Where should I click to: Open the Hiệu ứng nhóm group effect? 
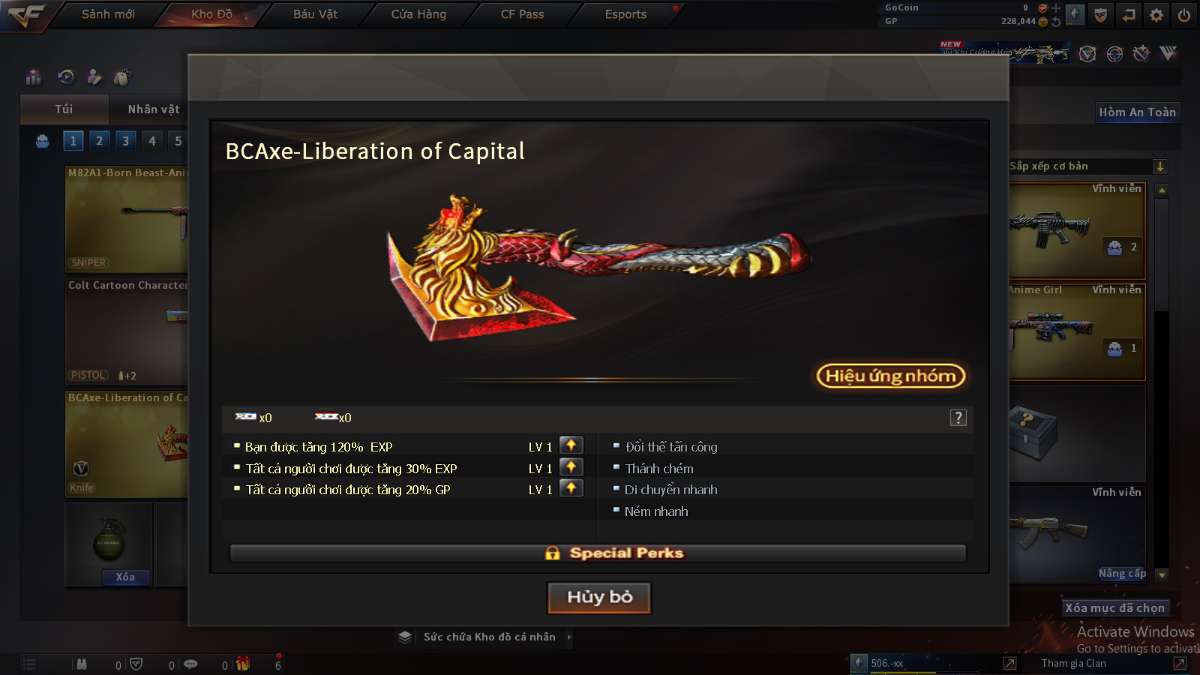coord(891,376)
